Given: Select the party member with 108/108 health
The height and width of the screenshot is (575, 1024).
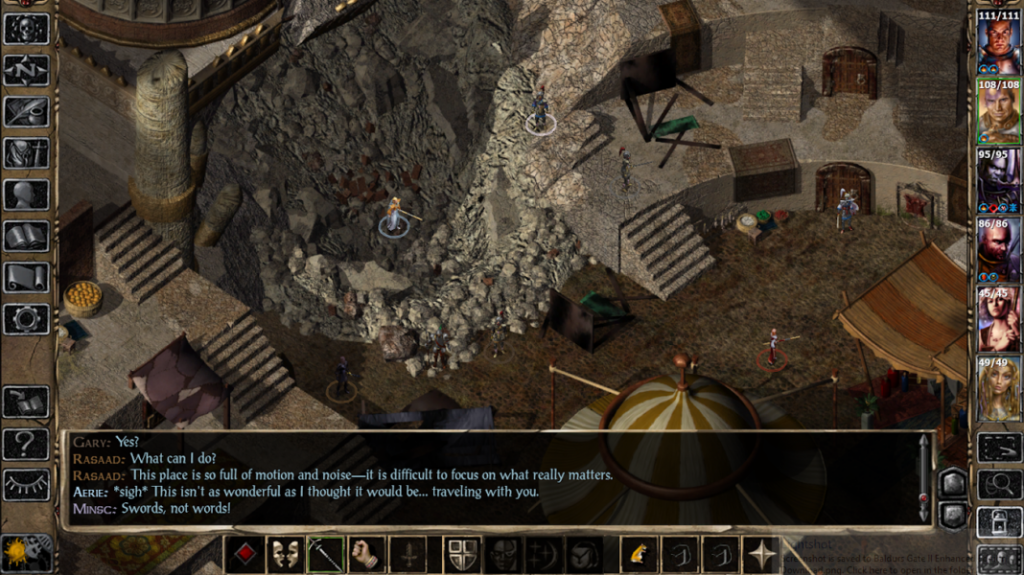Looking at the screenshot, I should coord(999,111).
